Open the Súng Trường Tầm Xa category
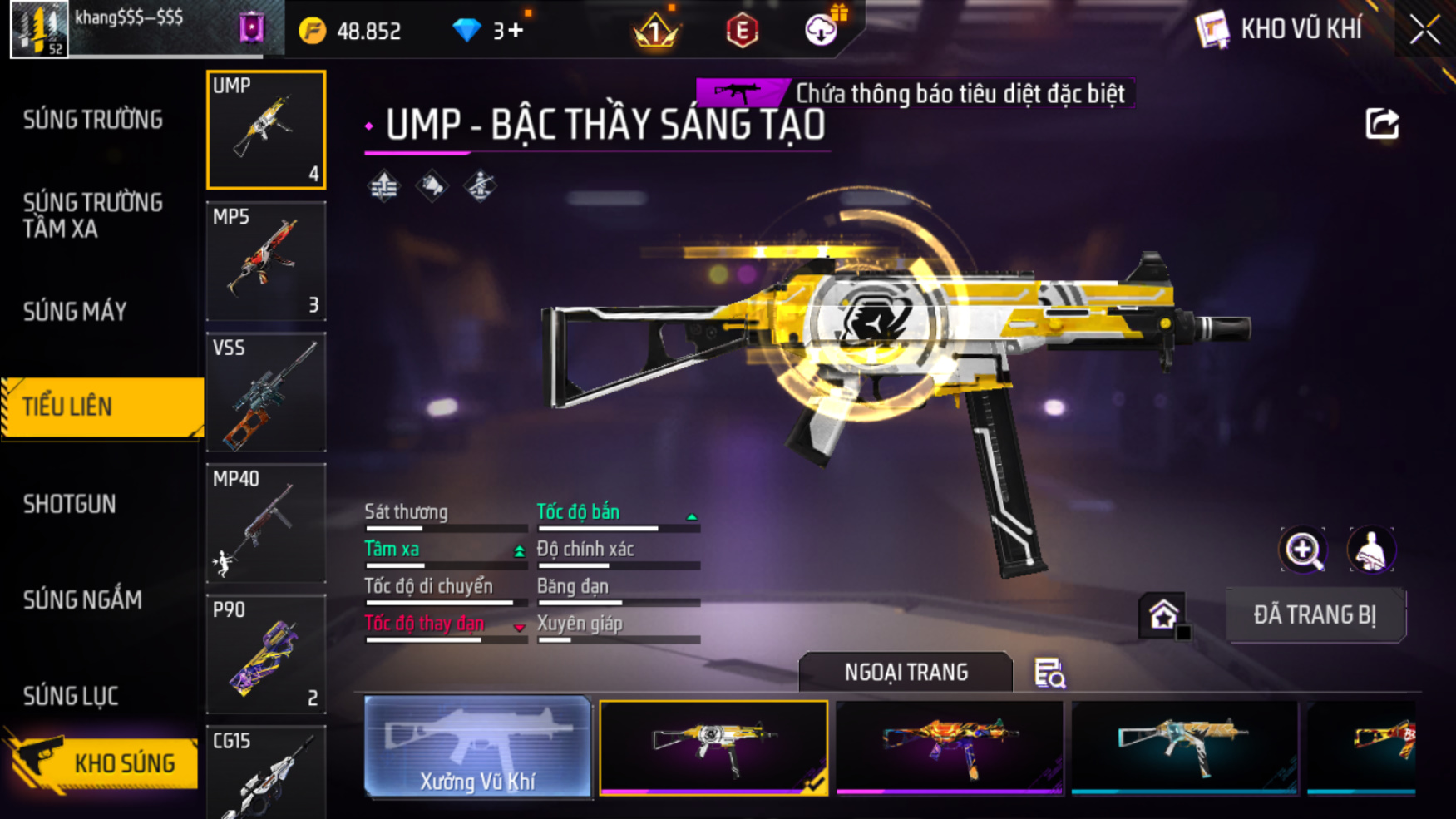The image size is (1456, 819). [x=92, y=215]
